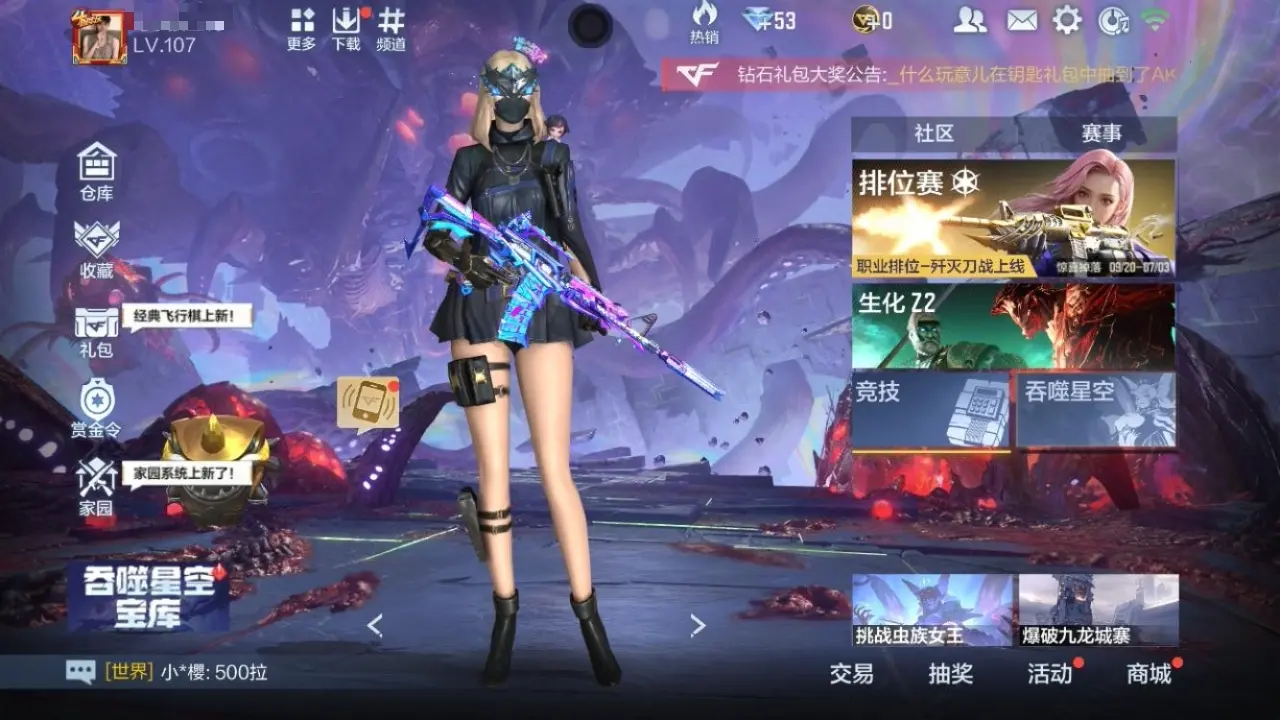
Task: Open the 礼包 gift pack menu
Action: click(97, 330)
